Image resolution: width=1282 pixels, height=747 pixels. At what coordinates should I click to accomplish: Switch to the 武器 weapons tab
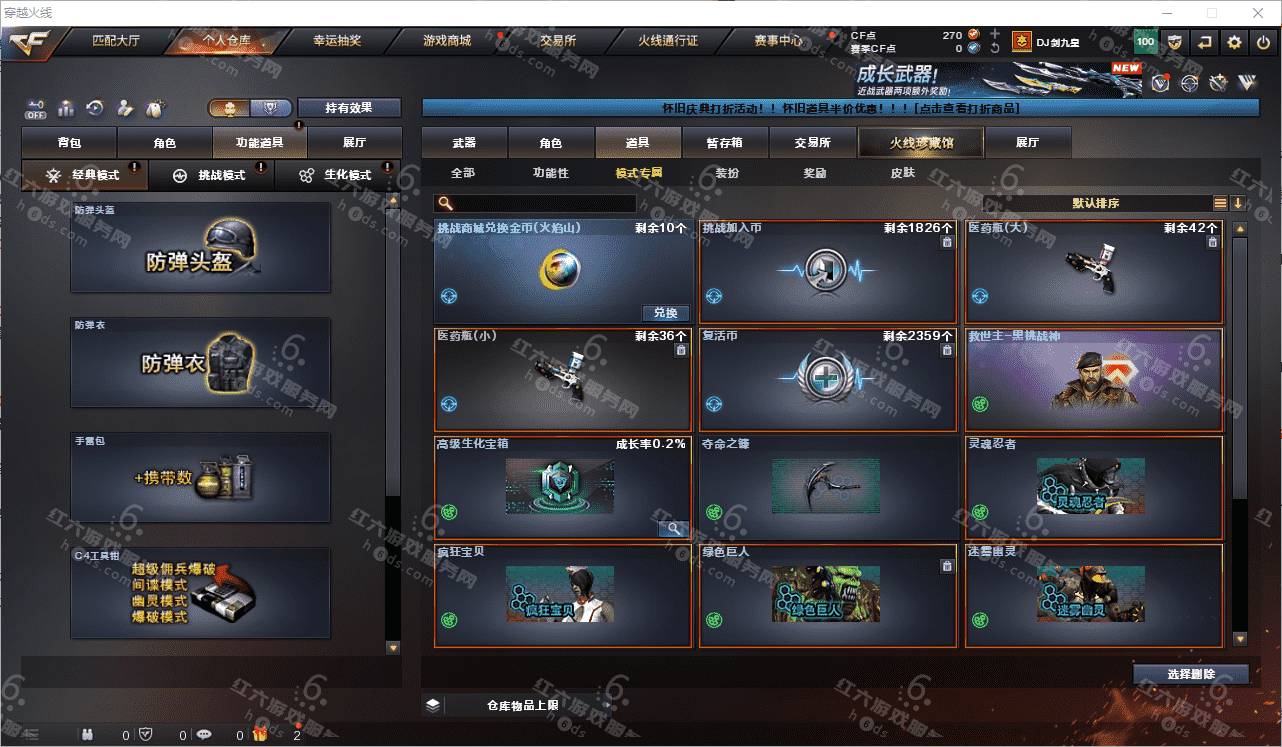tap(464, 143)
